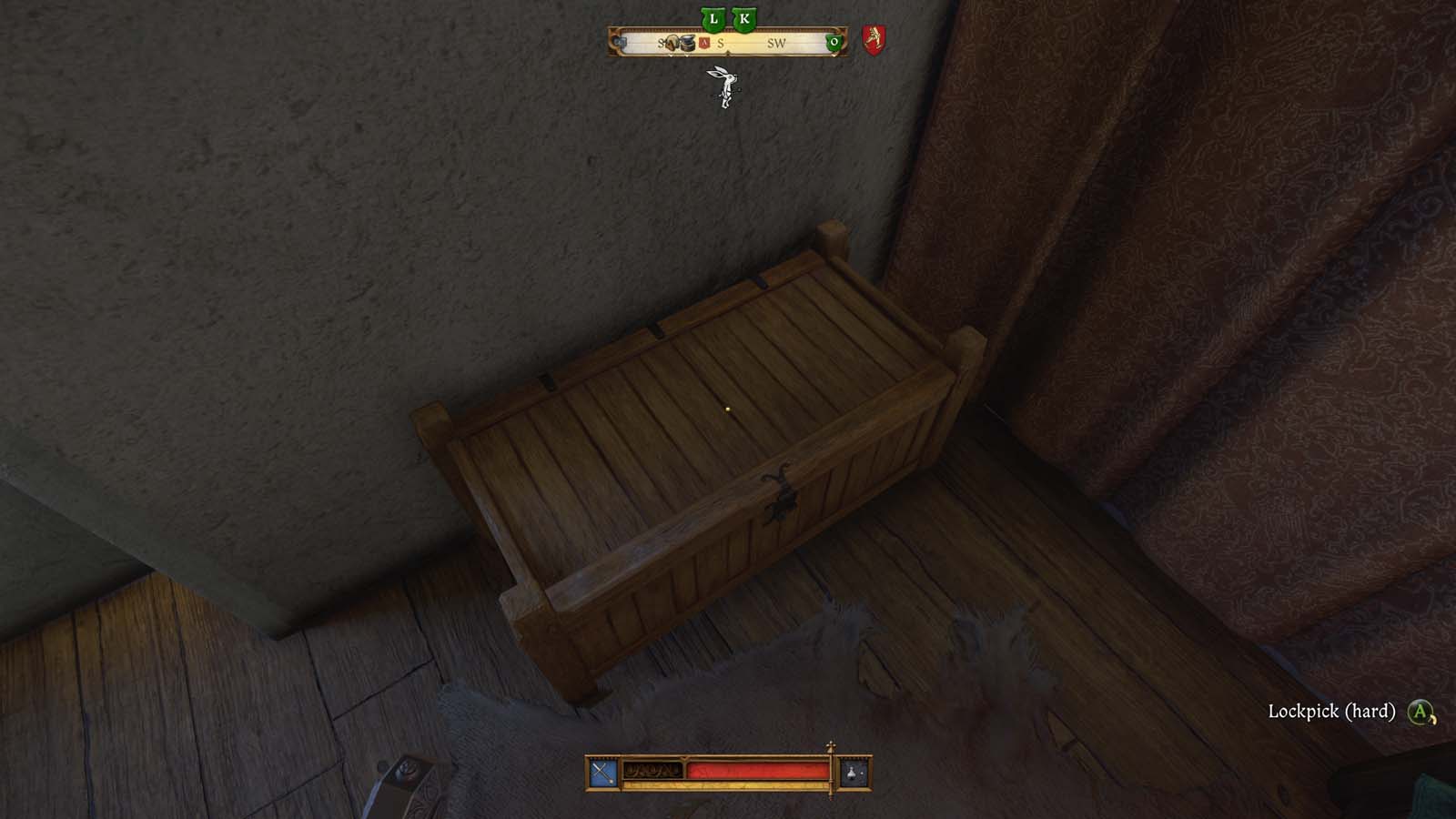Click the S direction label on the compass
This screenshot has height=819, width=1456.
(721, 43)
